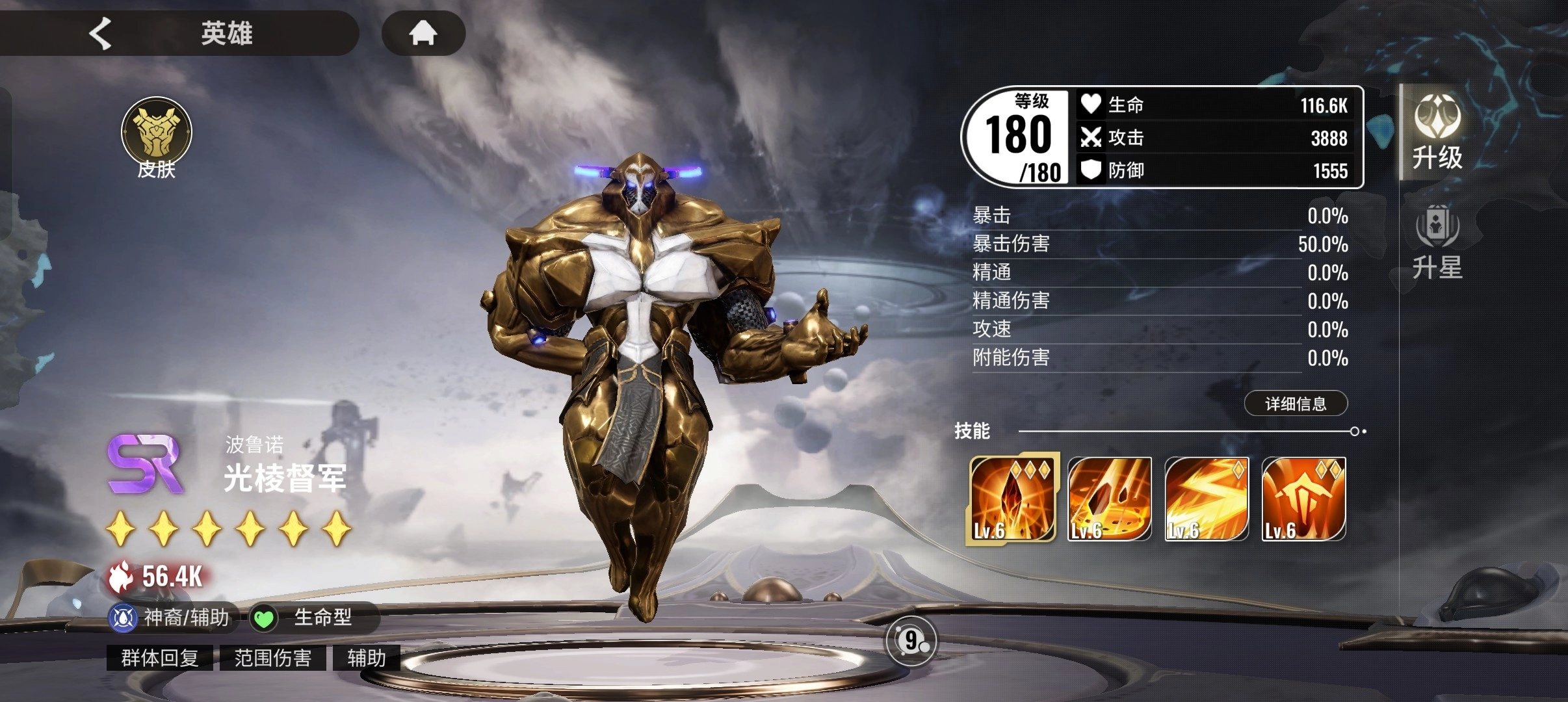
Task: Return to the home screen
Action: pyautogui.click(x=423, y=32)
